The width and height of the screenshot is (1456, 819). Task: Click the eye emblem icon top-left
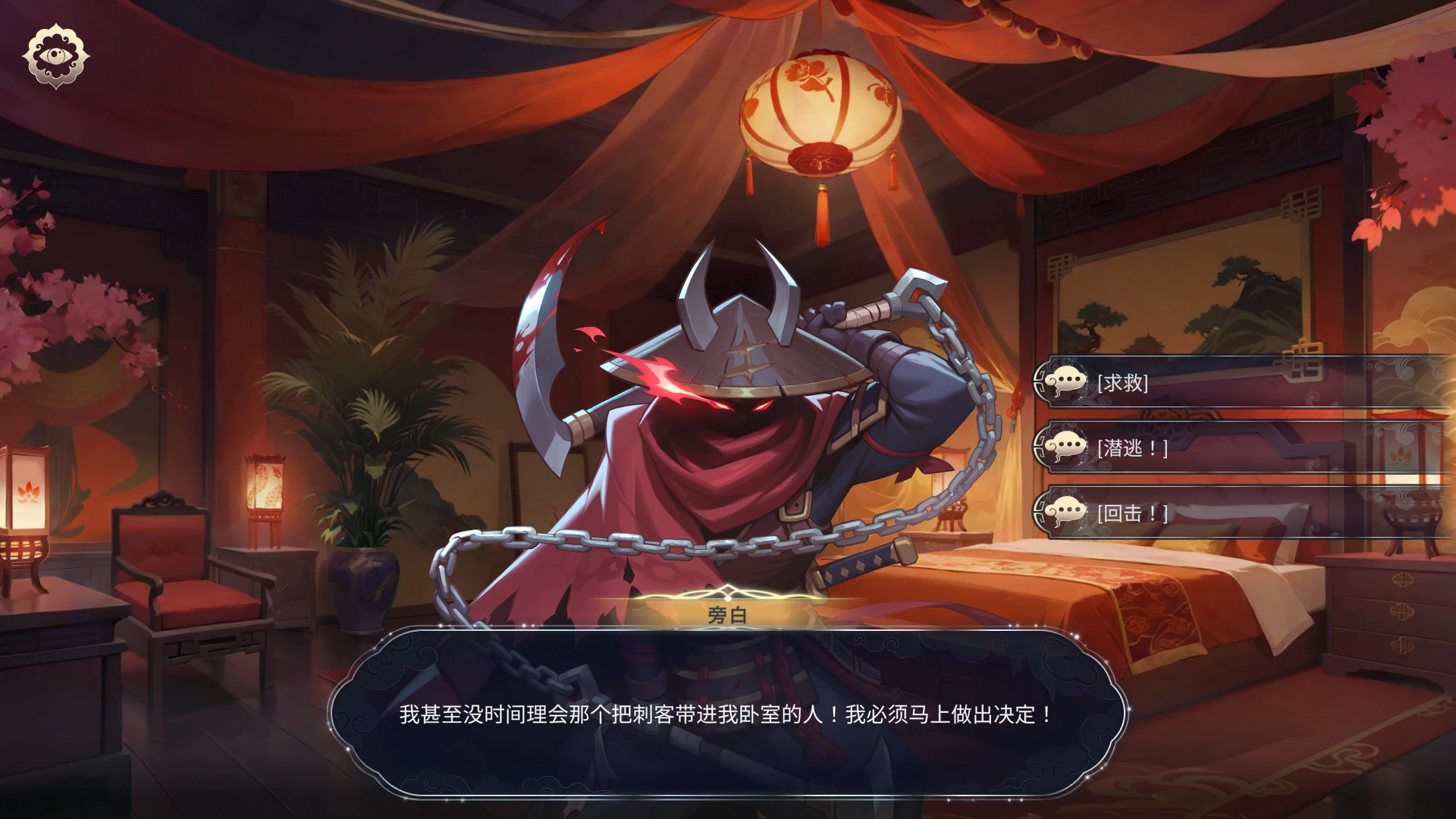pos(55,55)
